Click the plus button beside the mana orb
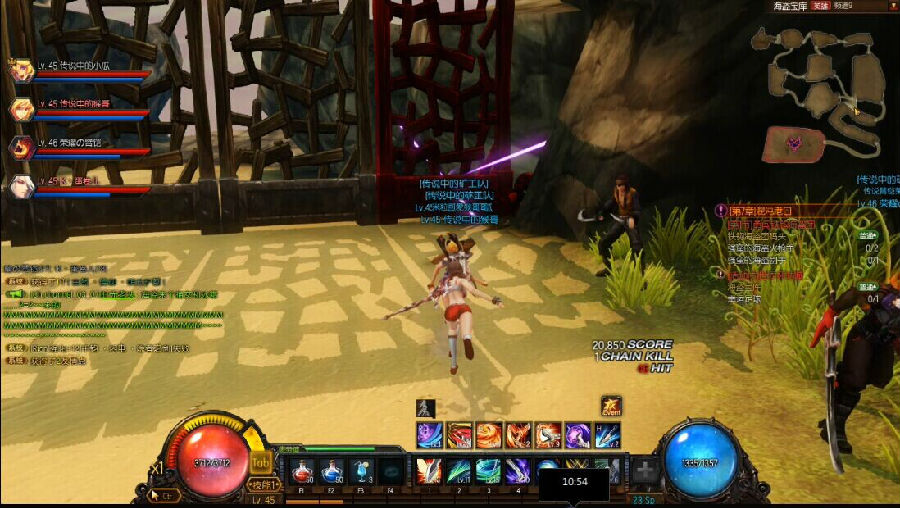This screenshot has width=900, height=508. click(x=646, y=470)
